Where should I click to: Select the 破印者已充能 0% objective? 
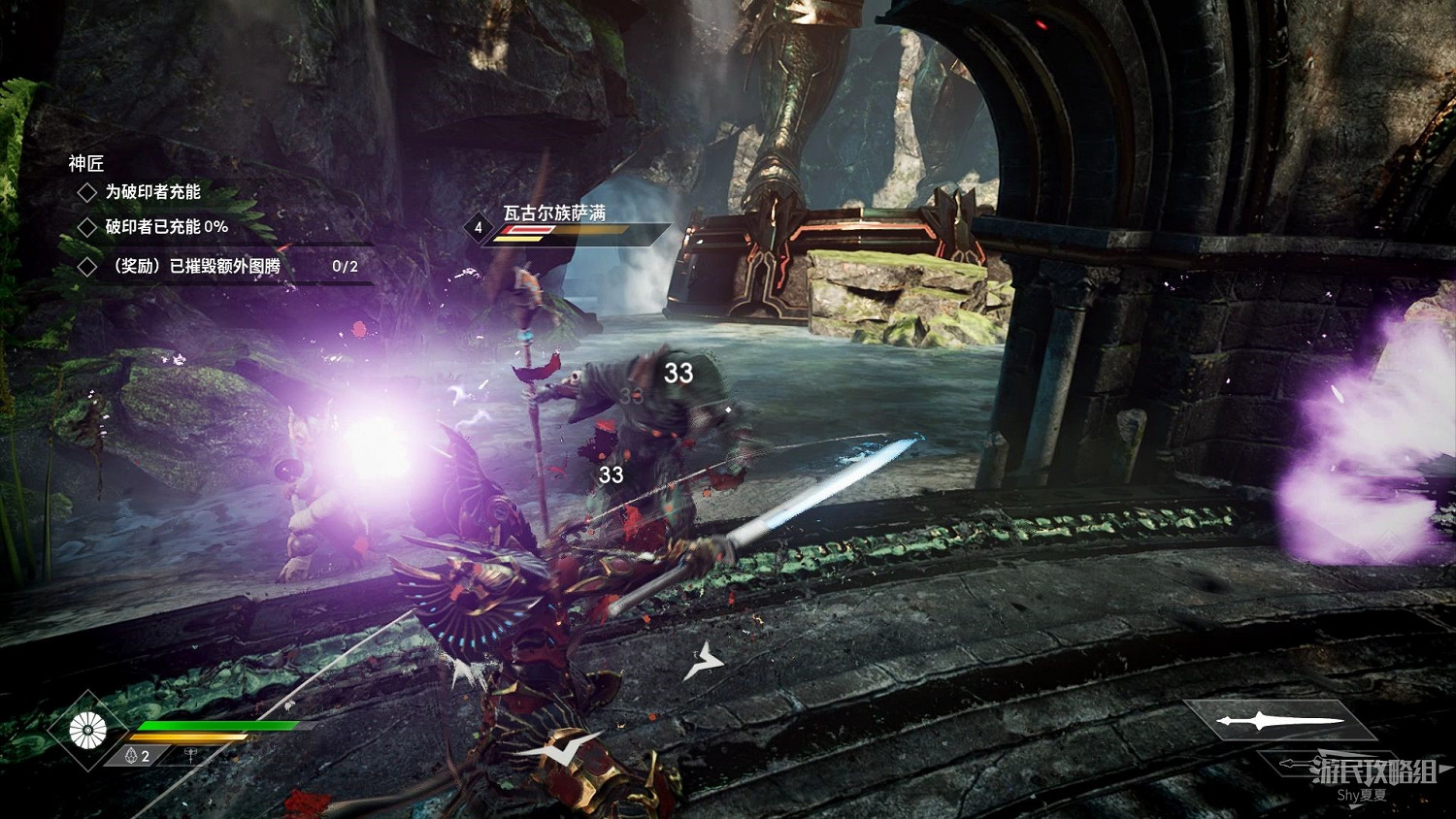pos(166,227)
